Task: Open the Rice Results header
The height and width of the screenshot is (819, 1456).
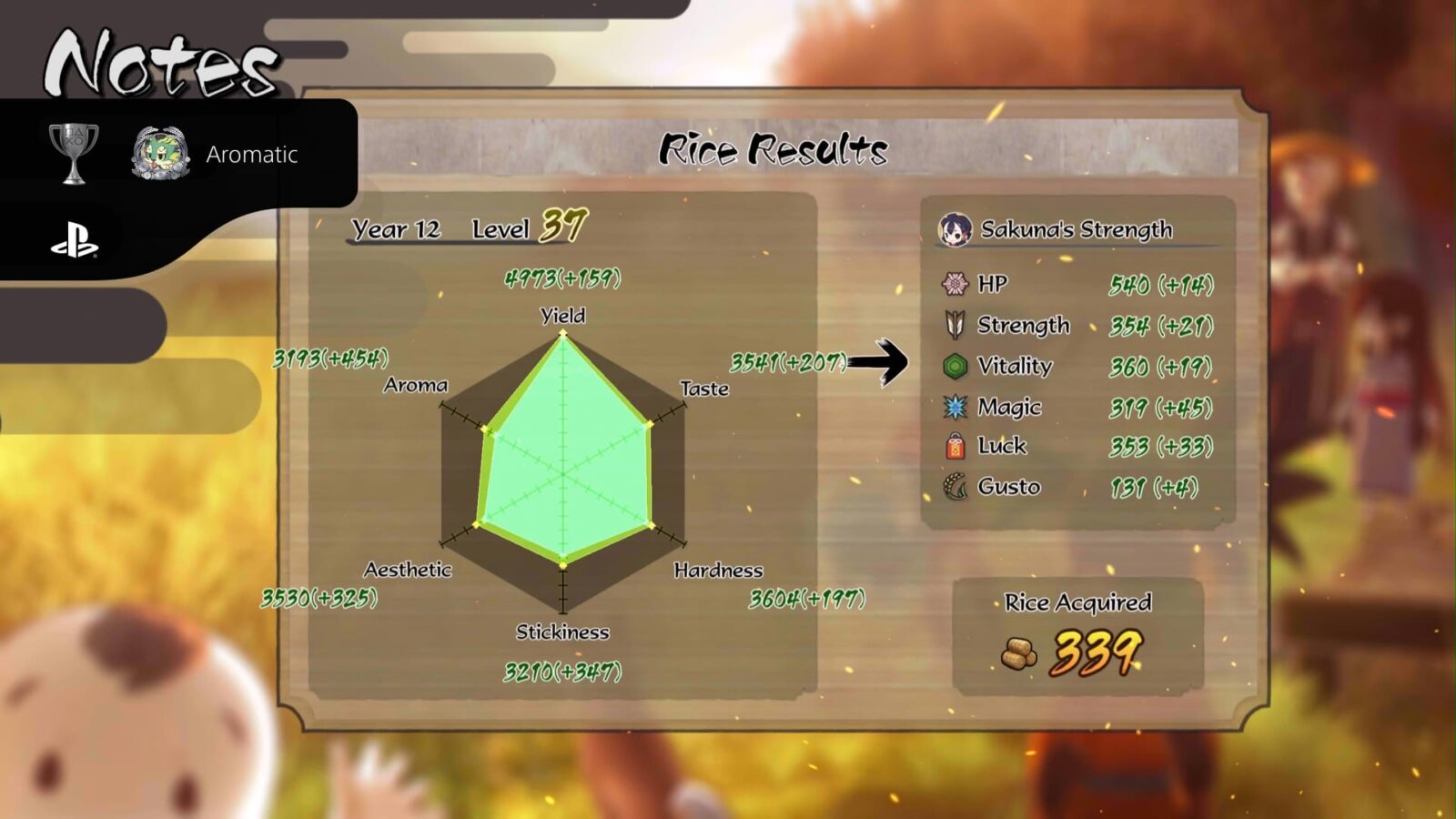Action: [775, 146]
